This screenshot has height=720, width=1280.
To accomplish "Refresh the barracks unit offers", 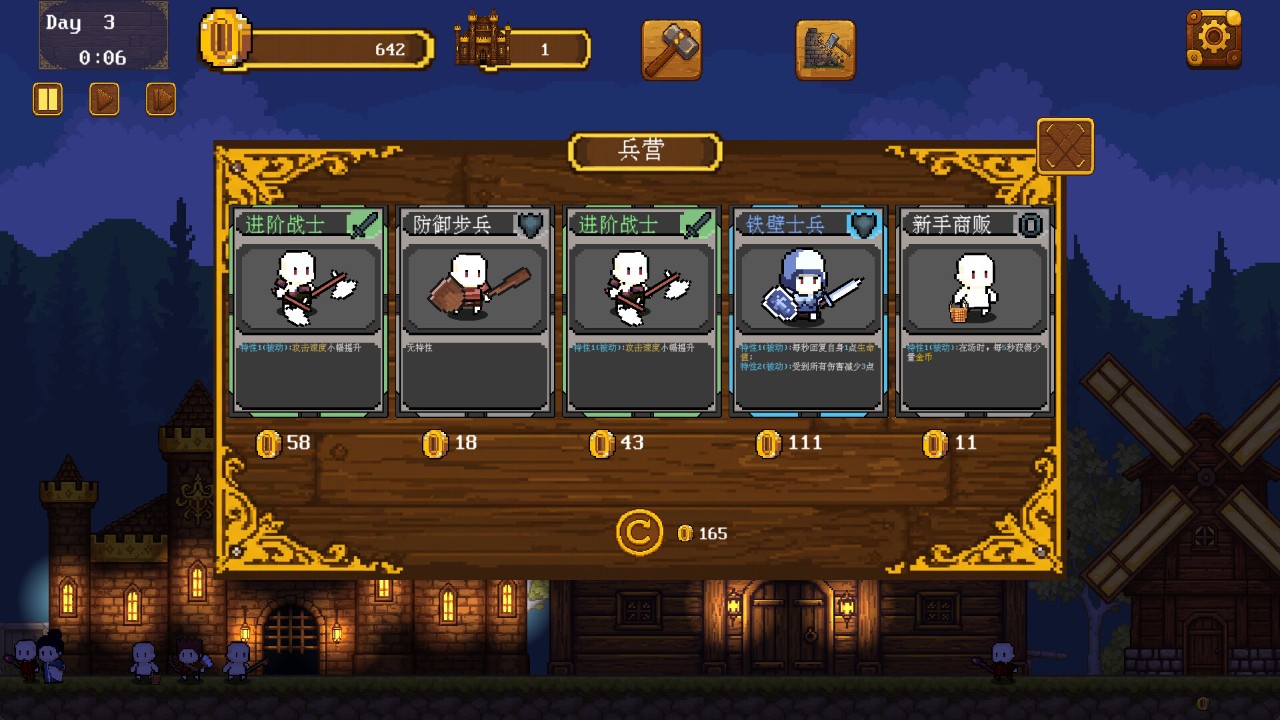I will coord(639,533).
